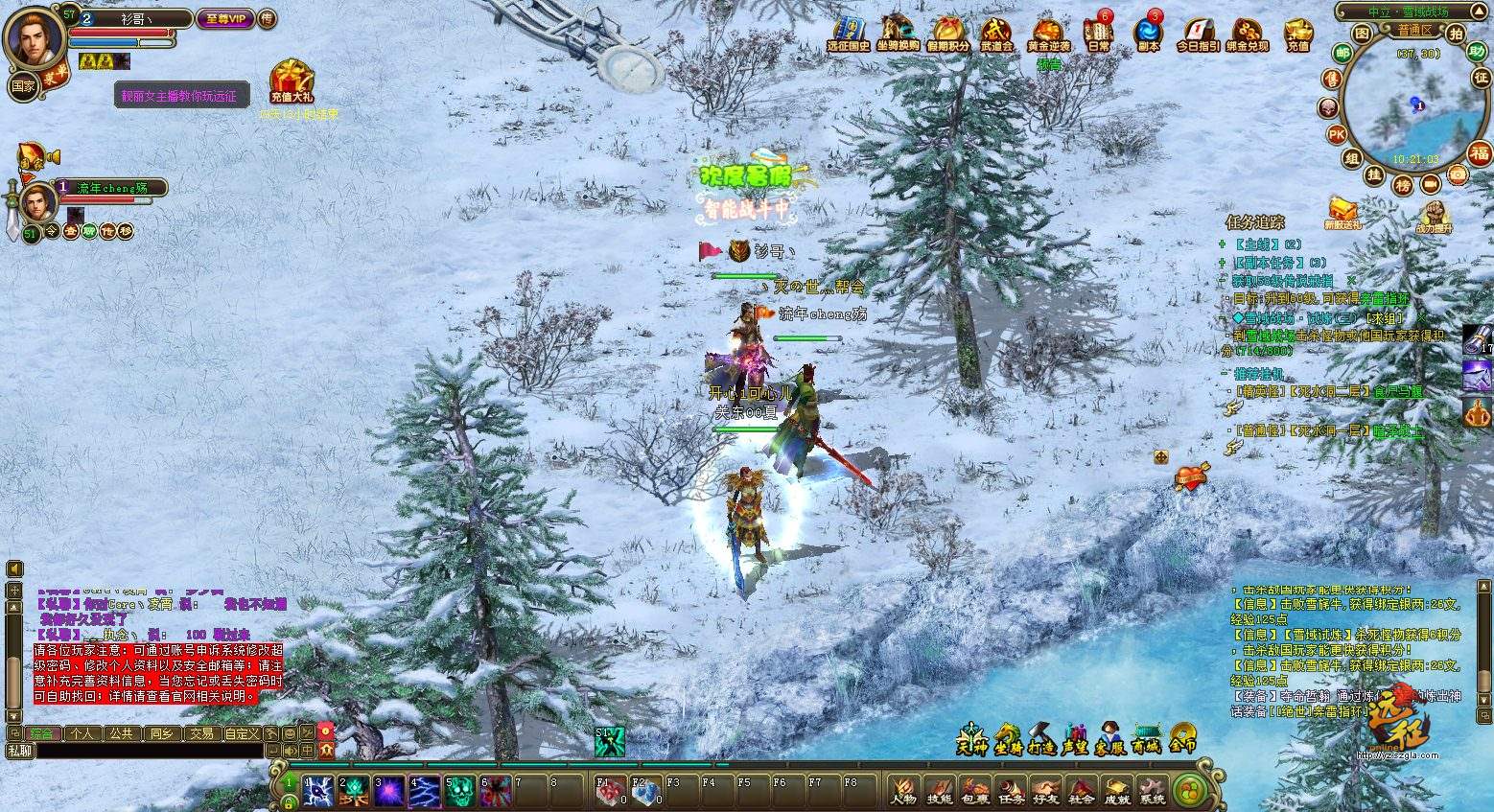Viewport: 1494px width, 812px height.
Task: Open the 日常 daily tasks icon
Action: tap(1098, 33)
